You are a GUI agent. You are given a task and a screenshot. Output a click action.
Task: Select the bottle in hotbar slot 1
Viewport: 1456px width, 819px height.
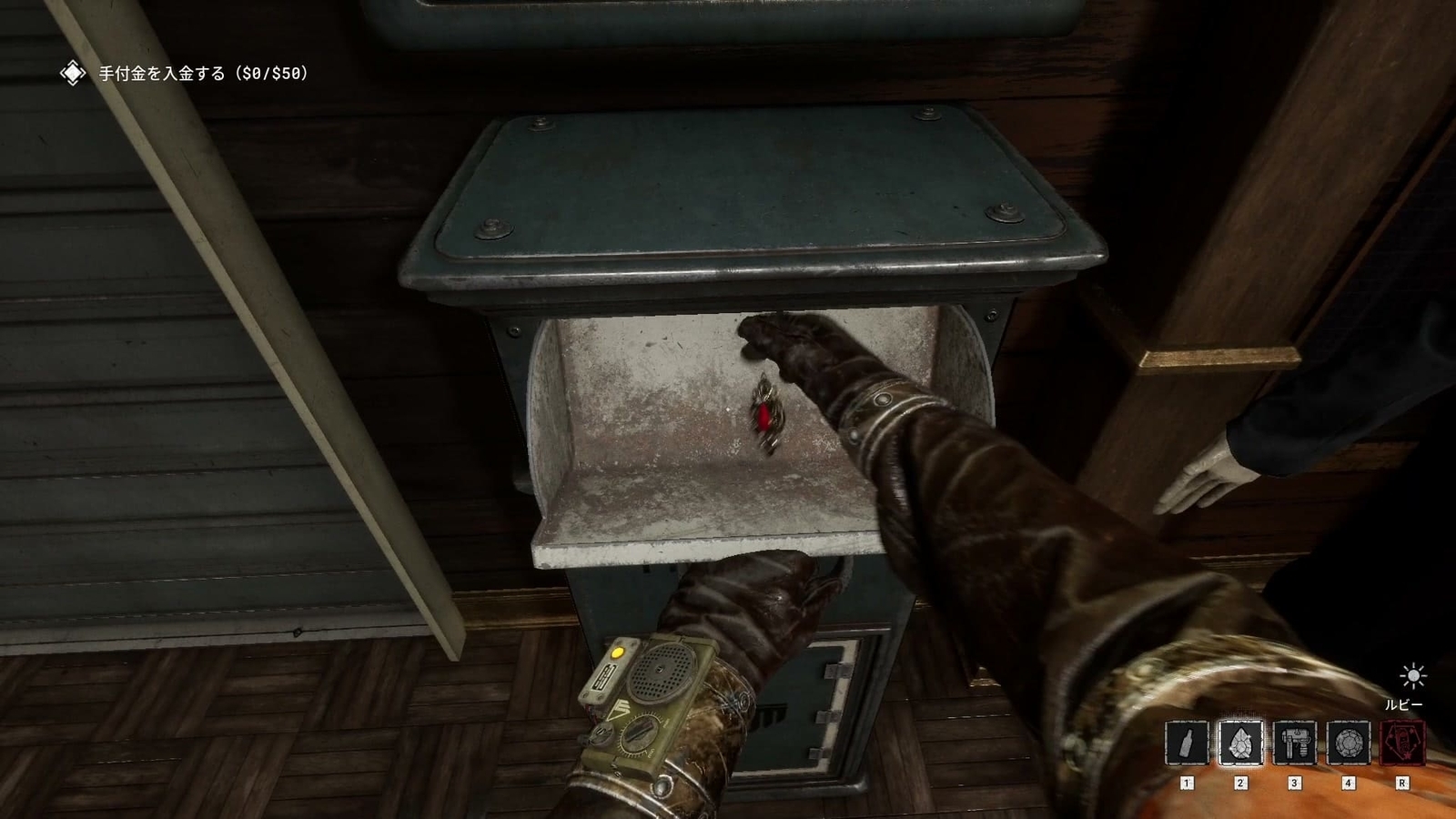coord(1188,743)
